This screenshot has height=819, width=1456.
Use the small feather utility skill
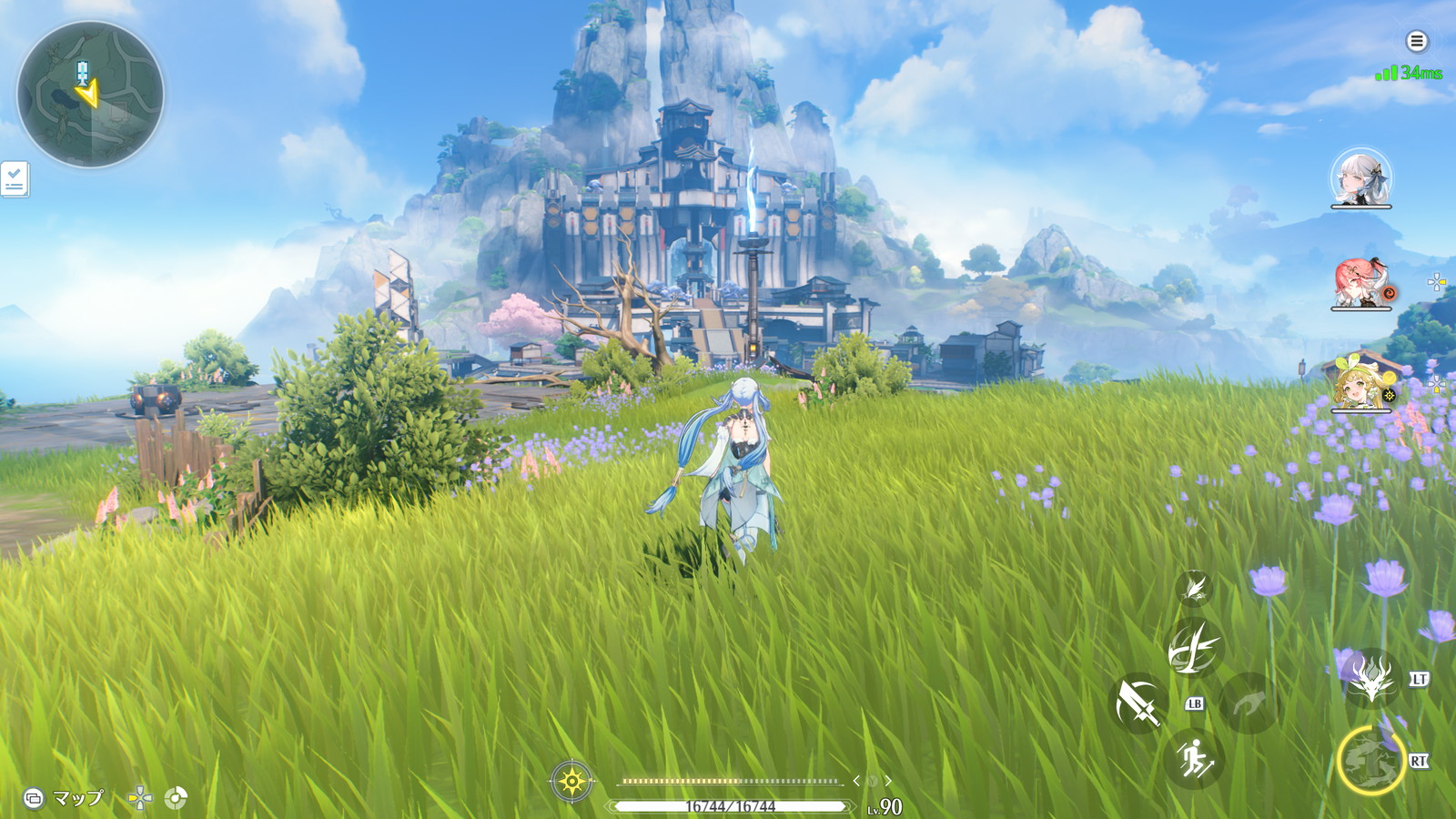[1194, 588]
